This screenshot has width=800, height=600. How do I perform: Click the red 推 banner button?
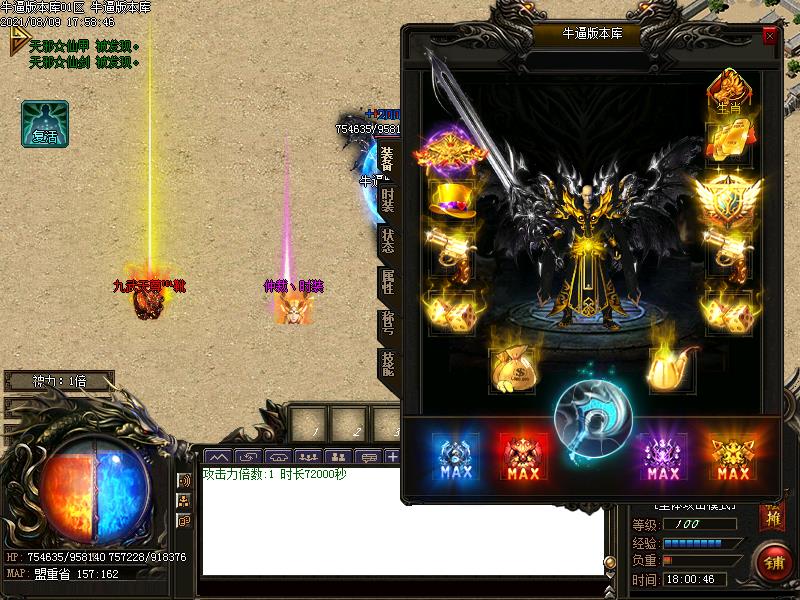771,517
